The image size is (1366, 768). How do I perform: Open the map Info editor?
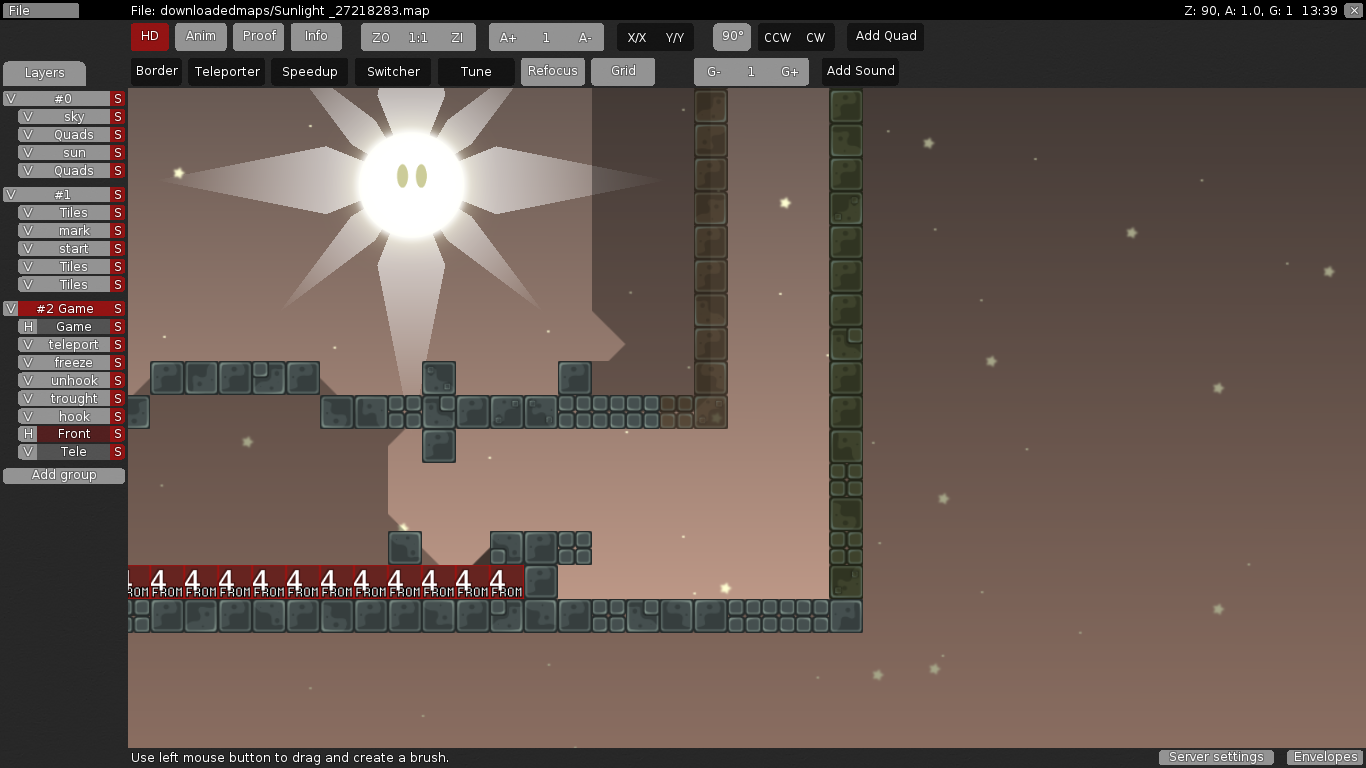coord(316,36)
